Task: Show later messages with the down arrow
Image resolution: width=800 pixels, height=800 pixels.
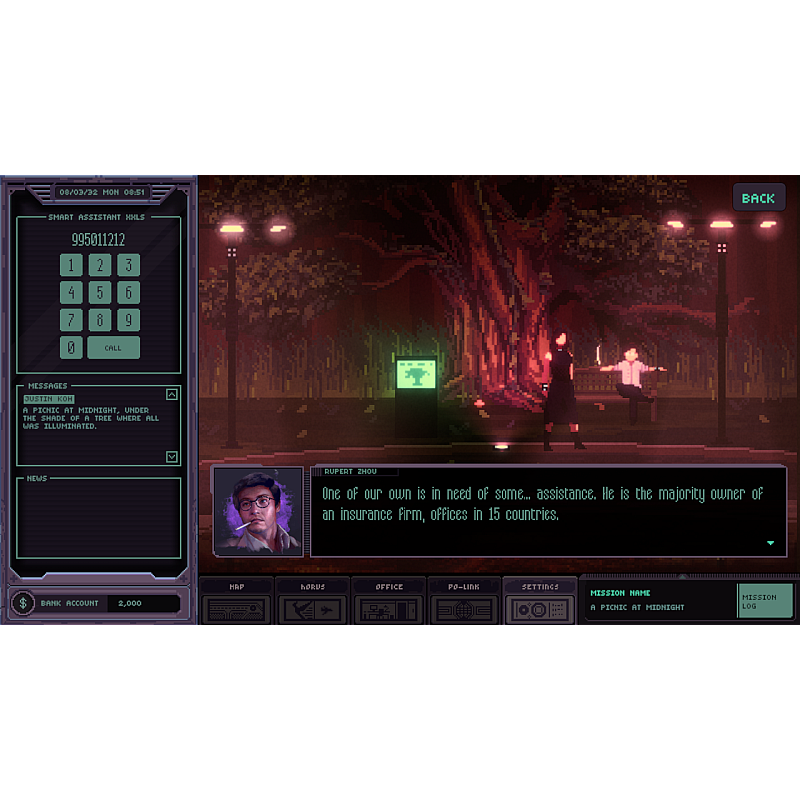Action: click(172, 457)
